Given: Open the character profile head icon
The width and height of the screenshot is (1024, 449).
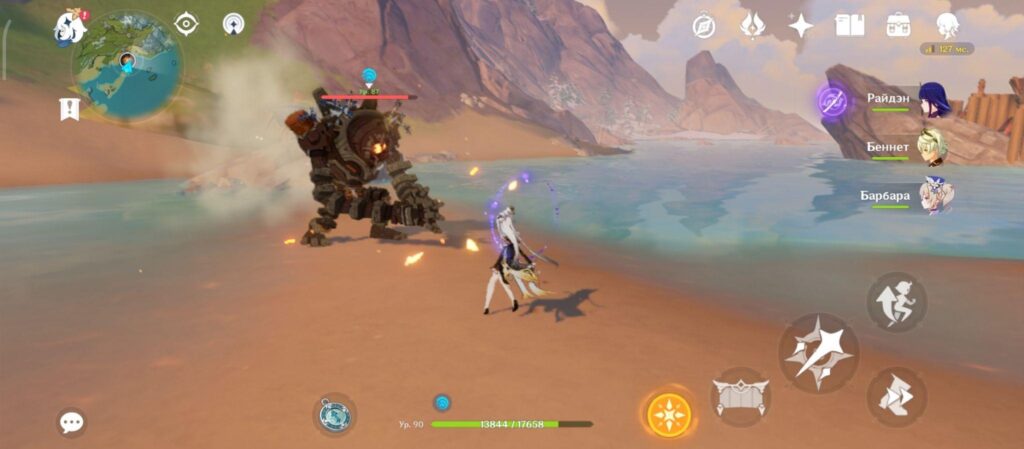Looking at the screenshot, I should tap(946, 26).
